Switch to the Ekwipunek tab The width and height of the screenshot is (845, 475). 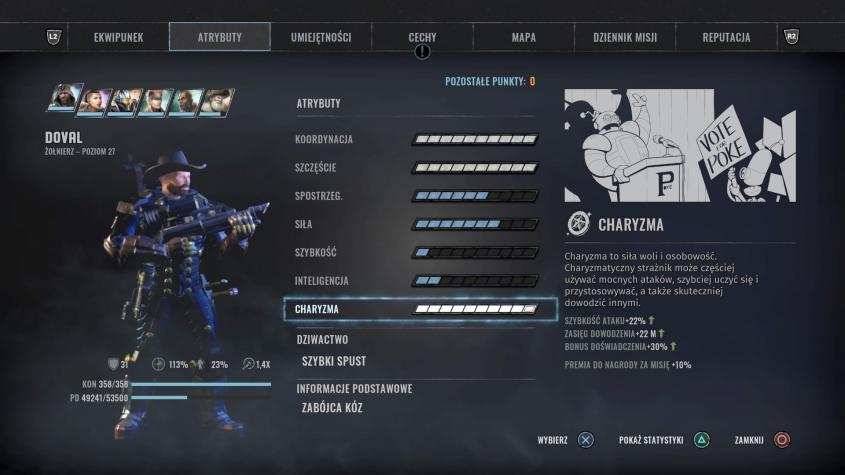click(x=118, y=37)
